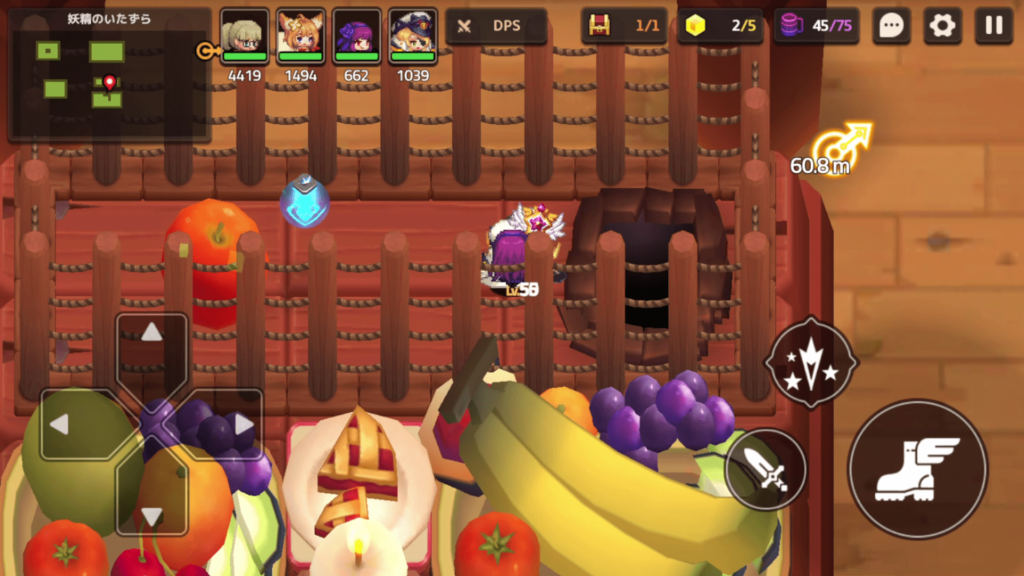Activate the star burst chain skill
The width and height of the screenshot is (1024, 576).
[811, 362]
